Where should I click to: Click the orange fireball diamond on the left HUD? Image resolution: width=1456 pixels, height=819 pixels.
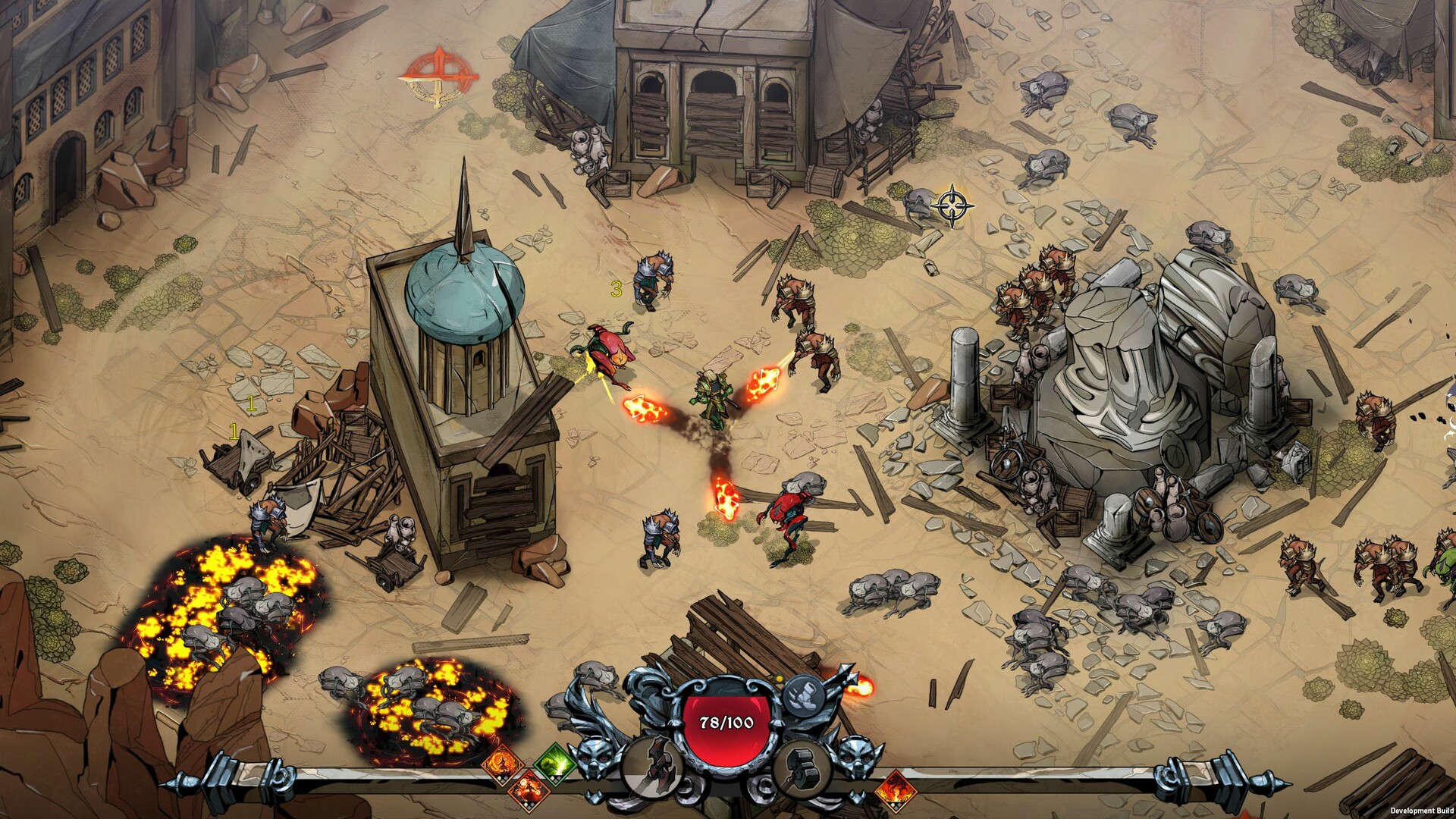click(x=501, y=764)
